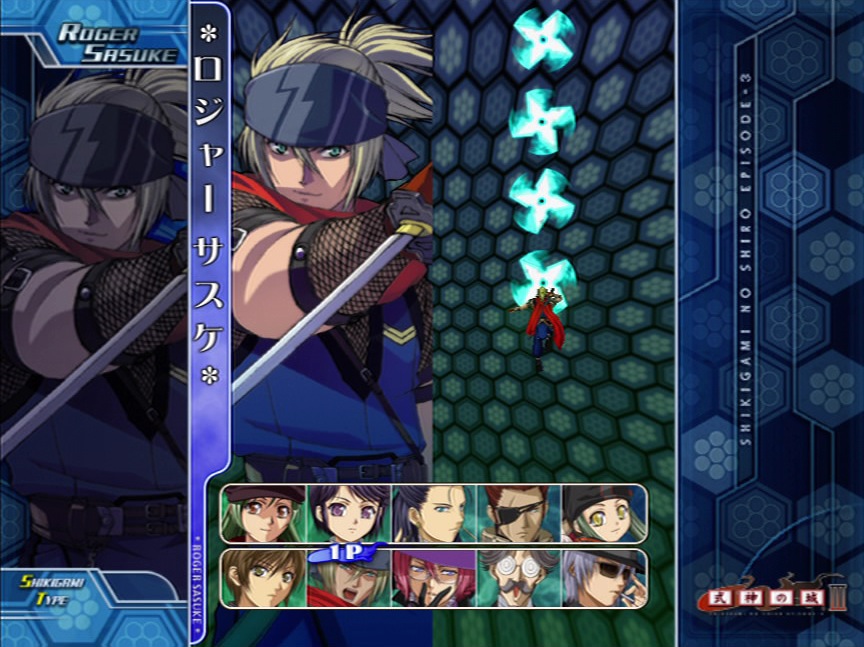Image resolution: width=864 pixels, height=647 pixels.
Task: Choose the spiral-glasses mustached man
Action: click(518, 578)
